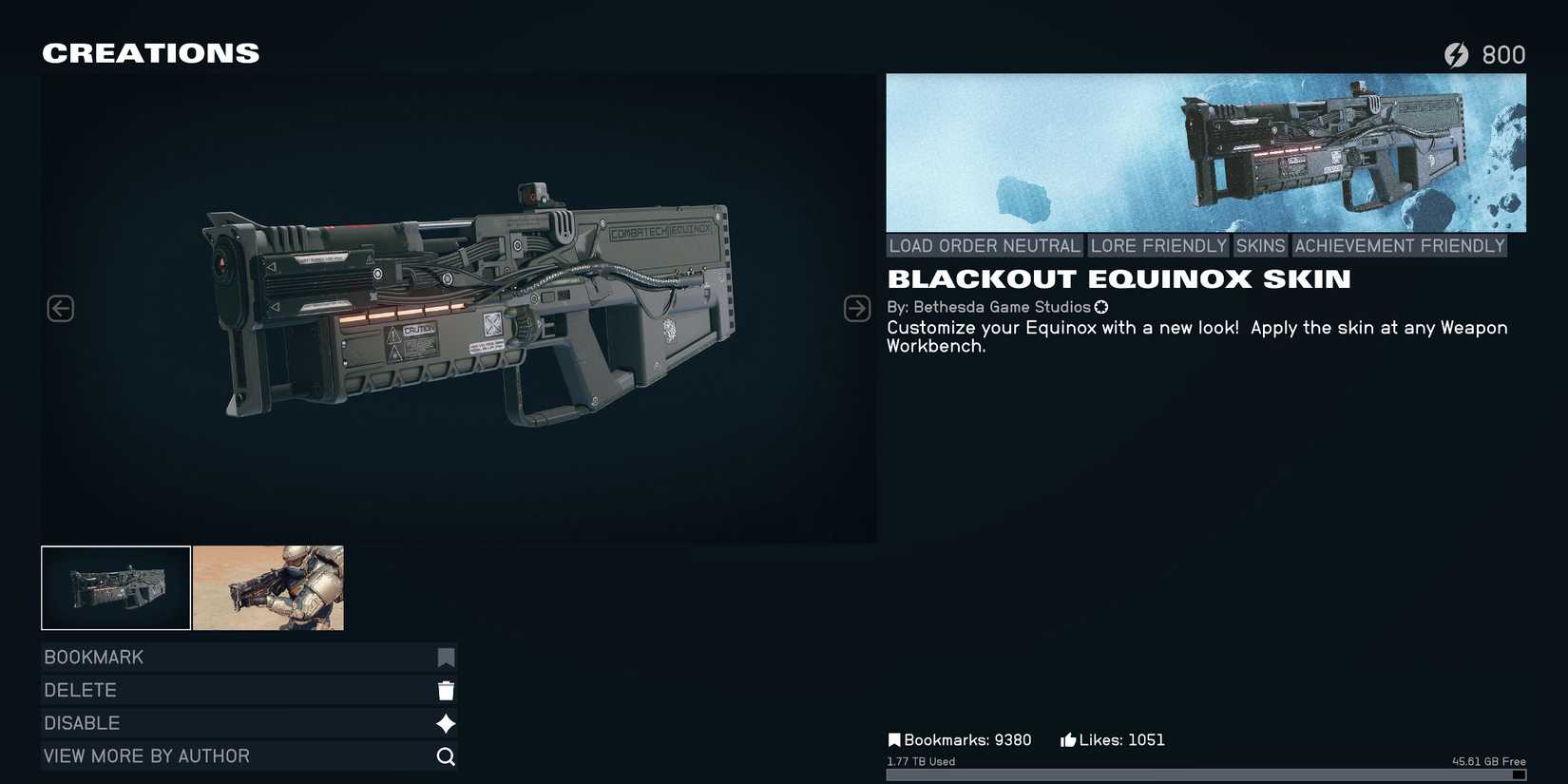Click the bookmark ribbon icon near Bookmarks count

894,738
